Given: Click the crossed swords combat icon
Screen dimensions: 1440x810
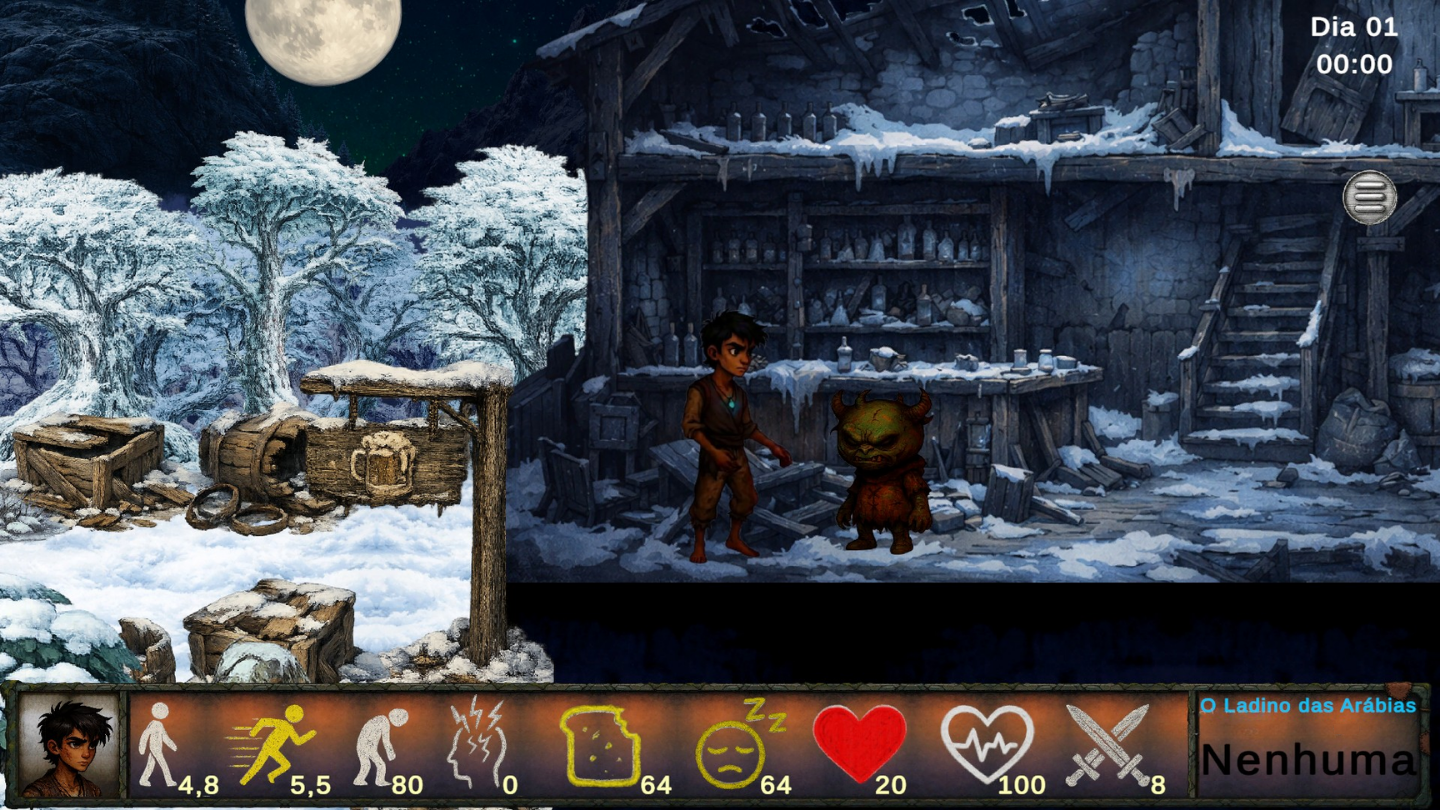Looking at the screenshot, I should tap(1107, 745).
